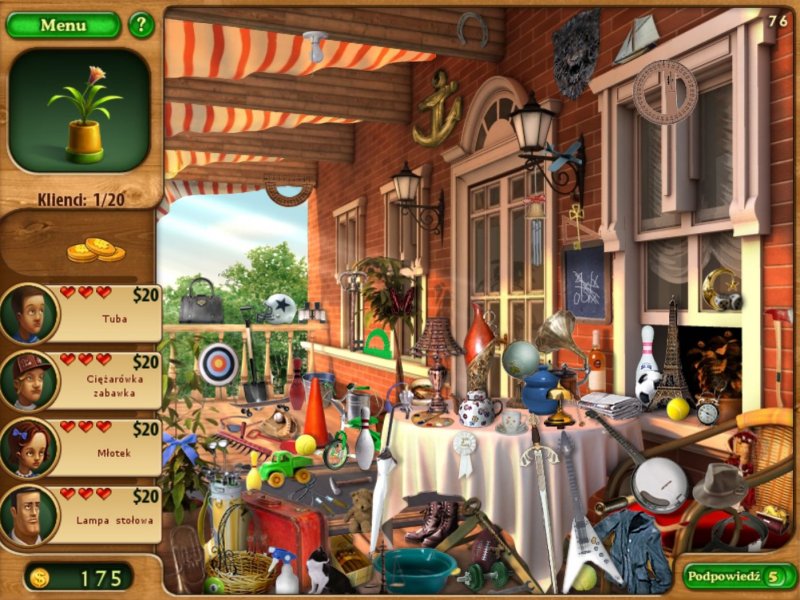Click the question mark help button

142,24
